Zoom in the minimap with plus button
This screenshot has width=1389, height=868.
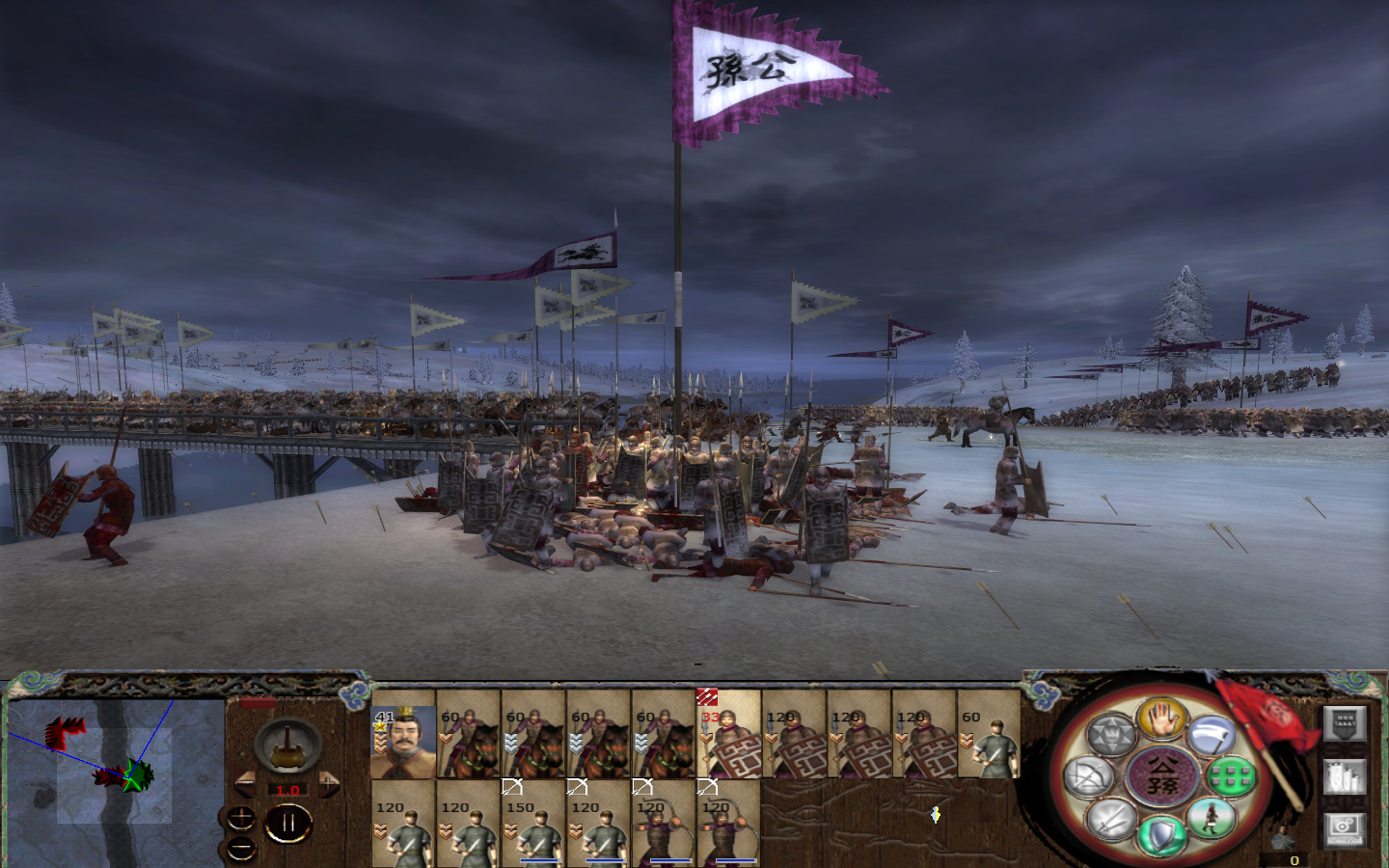pos(241,817)
